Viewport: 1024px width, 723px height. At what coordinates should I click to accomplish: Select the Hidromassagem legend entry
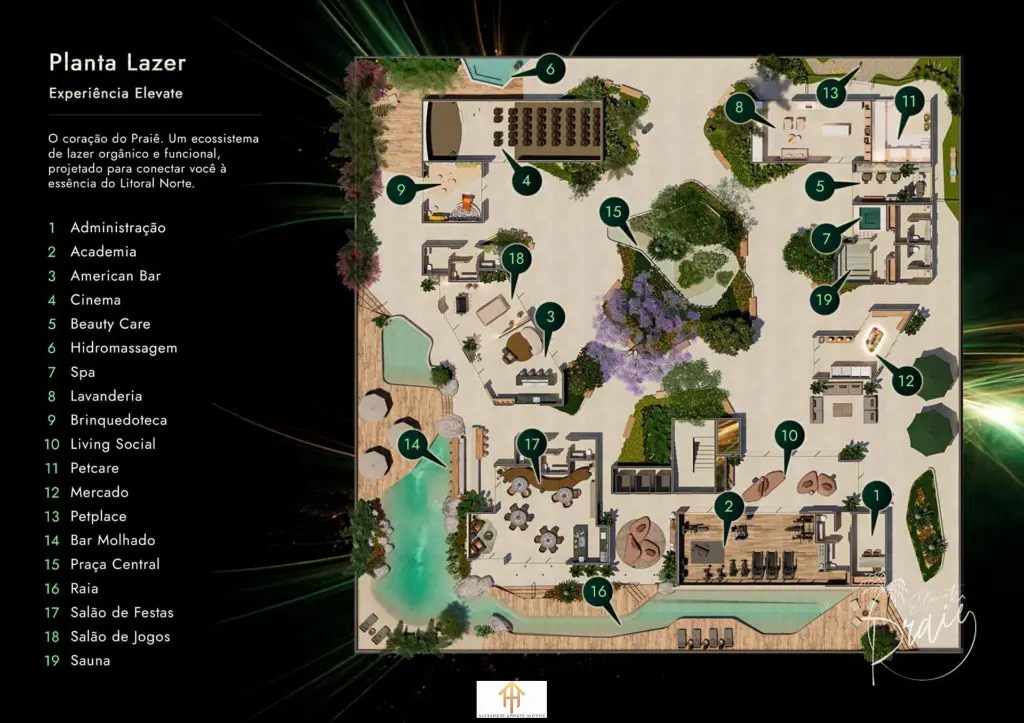123,348
